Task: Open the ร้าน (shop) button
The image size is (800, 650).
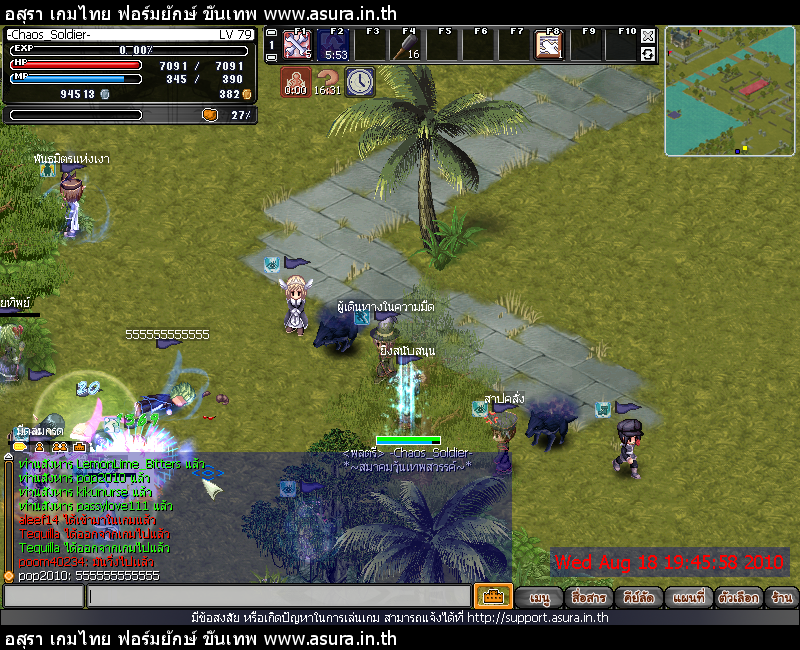Action: coord(782,597)
